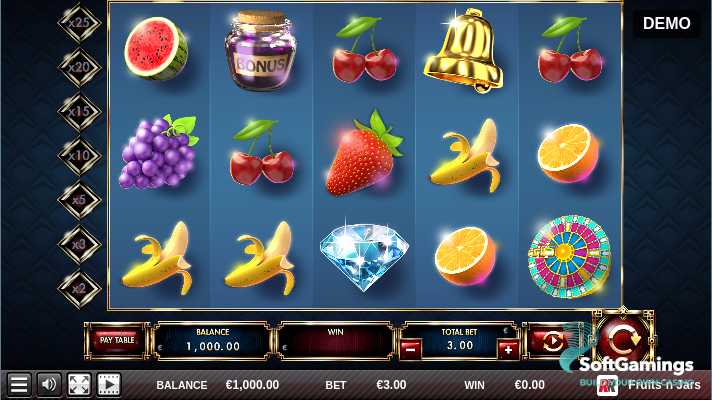Open the Pay Table
This screenshot has width=712, height=400.
[x=117, y=340]
